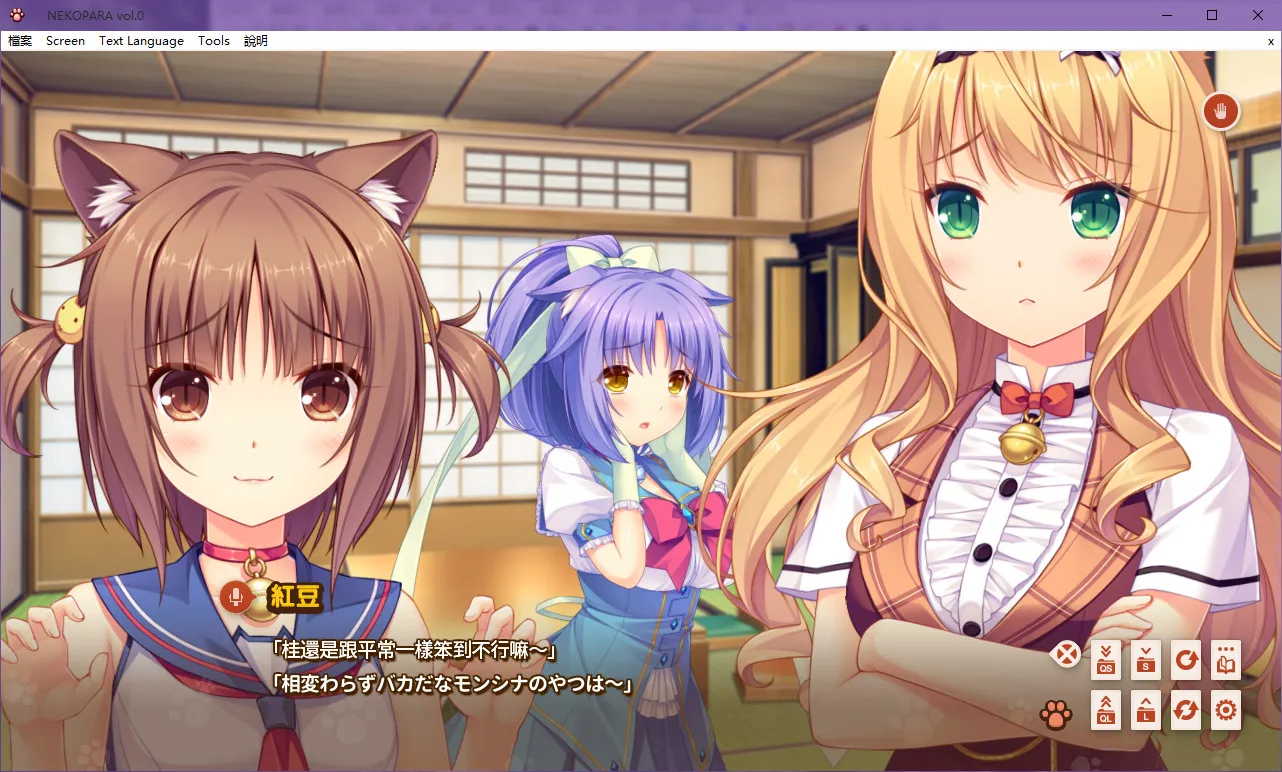Click the paw icon near the game buttons

coord(1056,714)
